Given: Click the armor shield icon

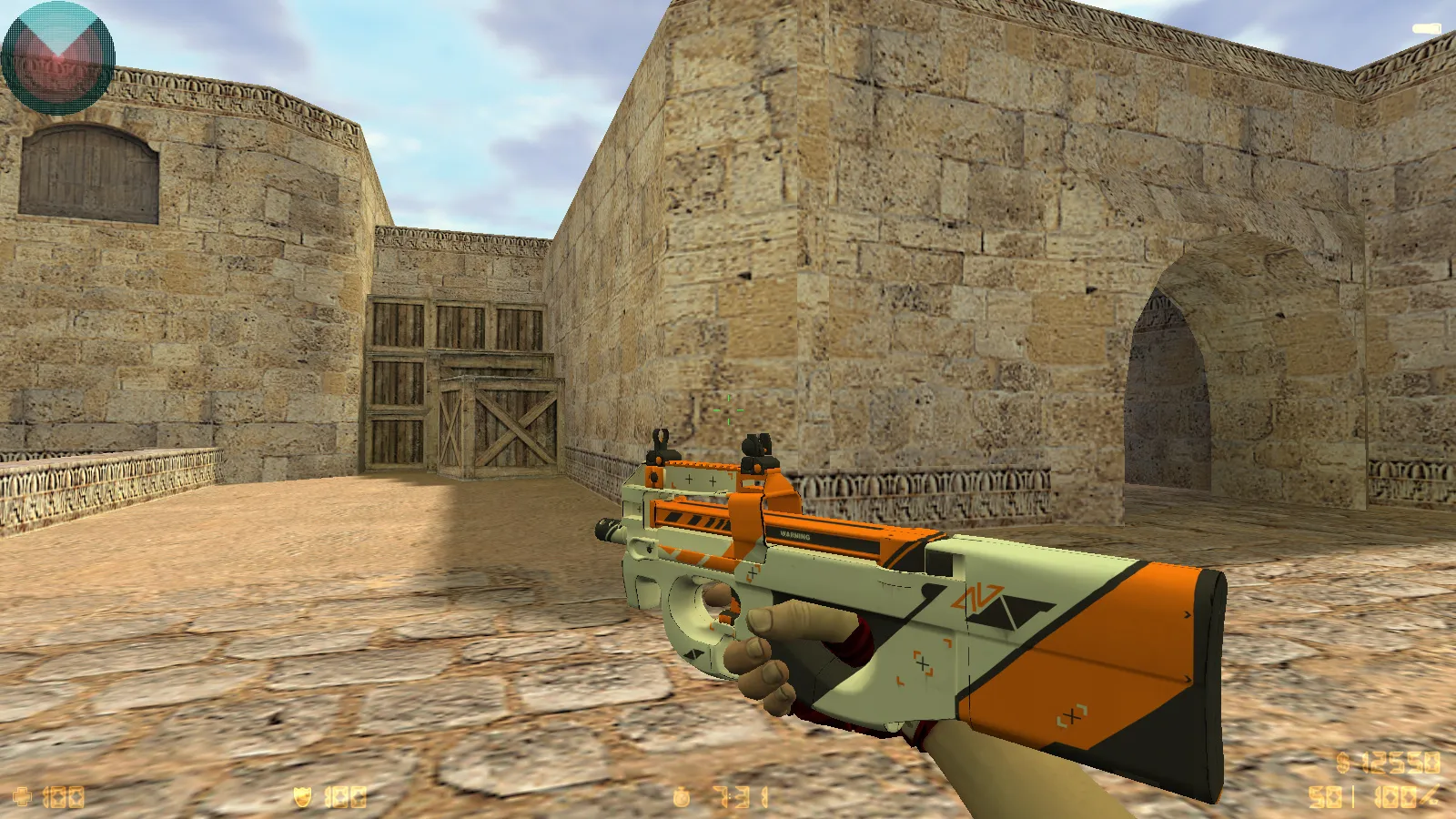Looking at the screenshot, I should click(x=300, y=795).
